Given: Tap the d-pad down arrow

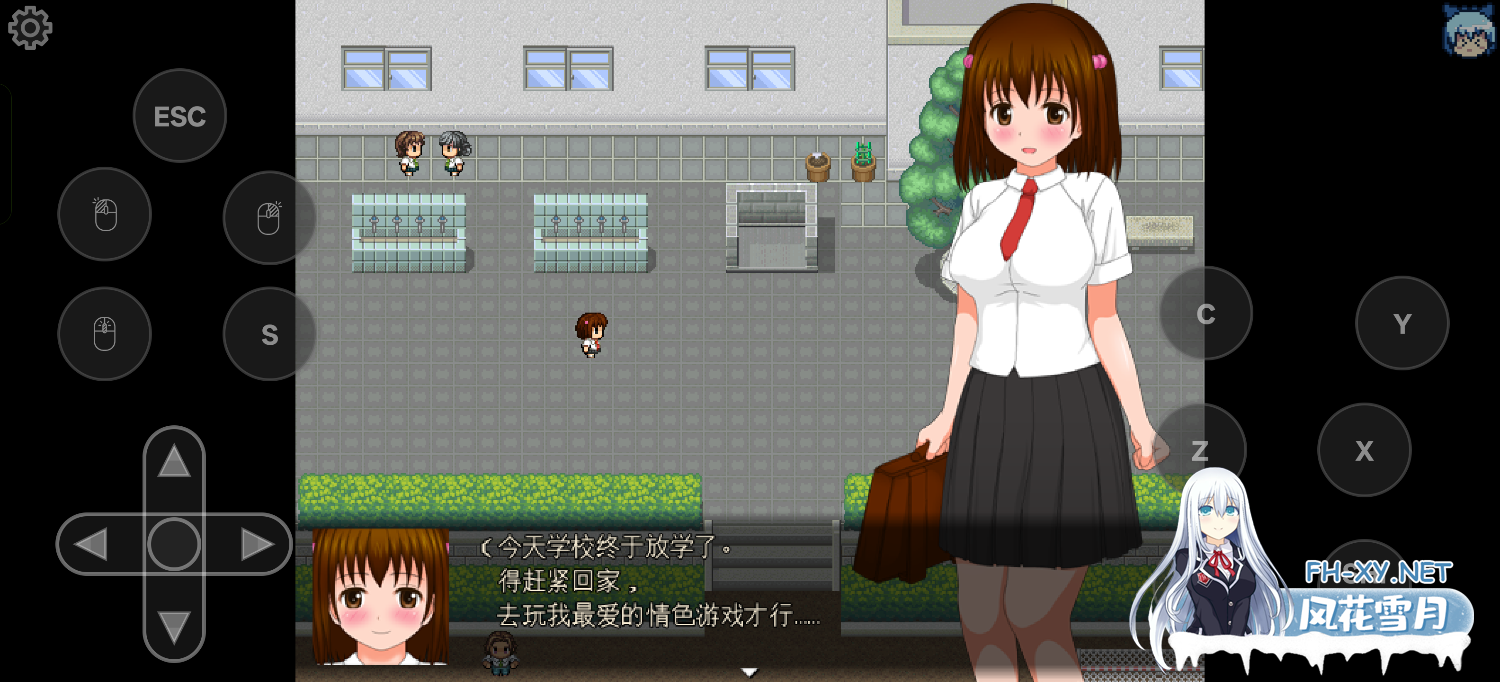Looking at the screenshot, I should (x=174, y=627).
